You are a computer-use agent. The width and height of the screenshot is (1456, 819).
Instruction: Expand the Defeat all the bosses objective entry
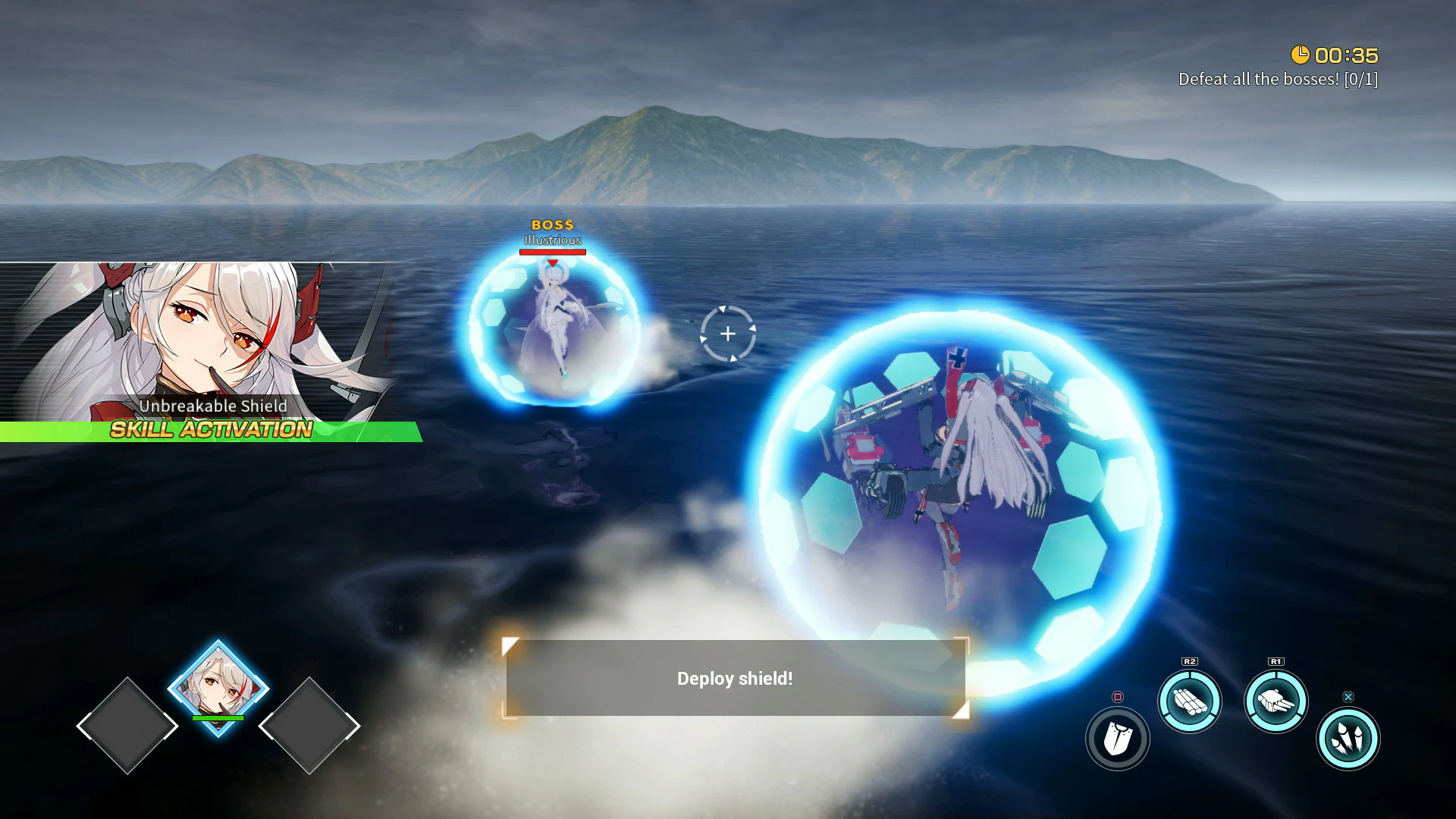point(1278,78)
